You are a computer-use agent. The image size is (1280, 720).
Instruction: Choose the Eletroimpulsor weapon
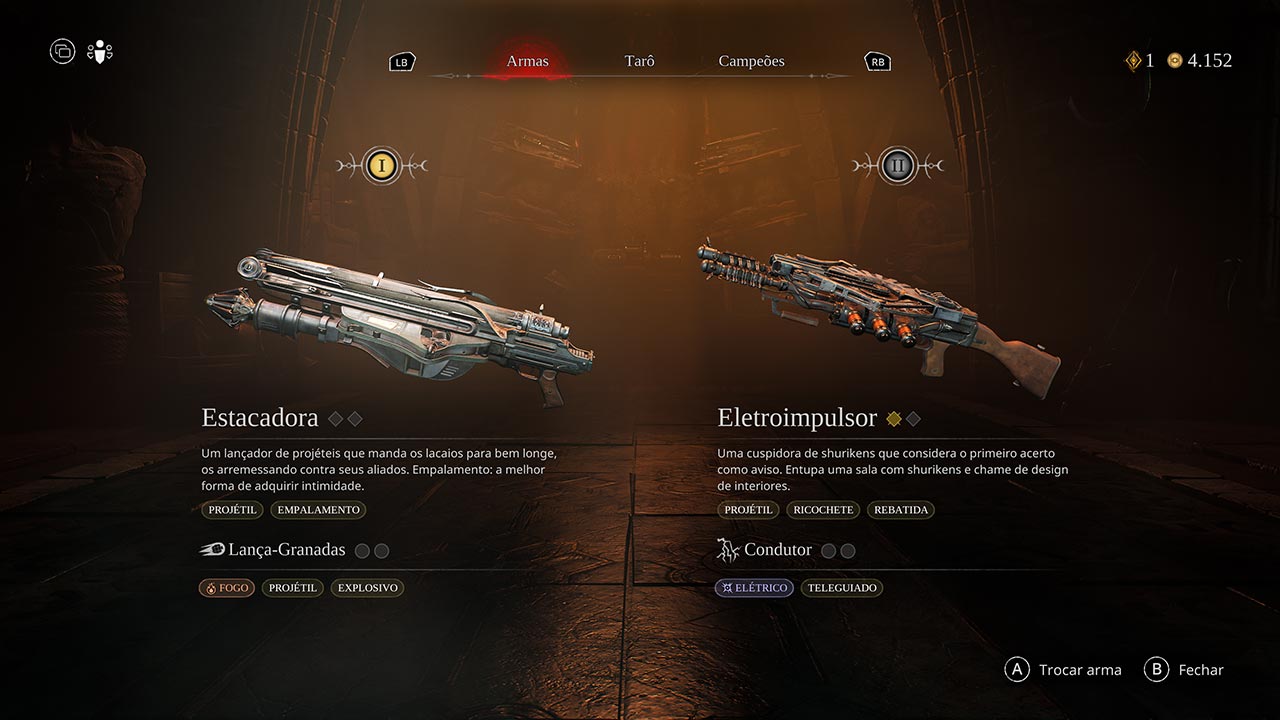[x=878, y=318]
